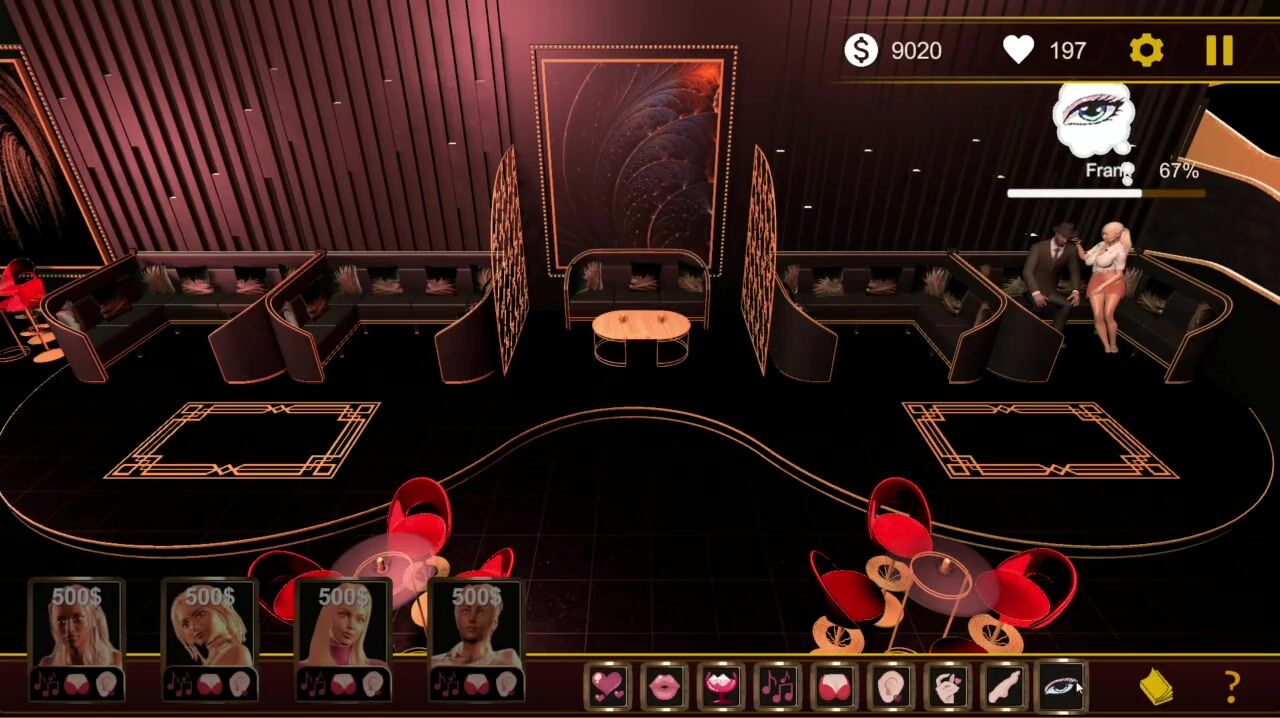
Task: Pause the game with the pause icon
Action: coord(1219,50)
